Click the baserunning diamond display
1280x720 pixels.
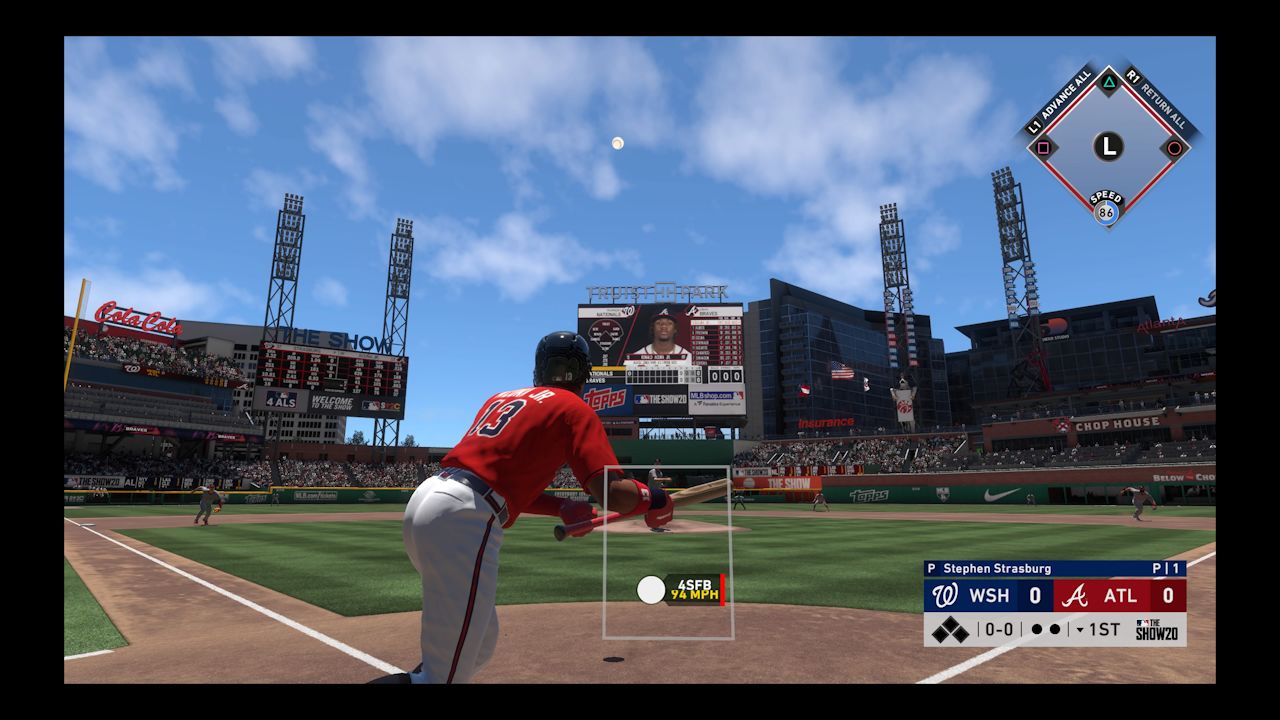[x=1108, y=147]
